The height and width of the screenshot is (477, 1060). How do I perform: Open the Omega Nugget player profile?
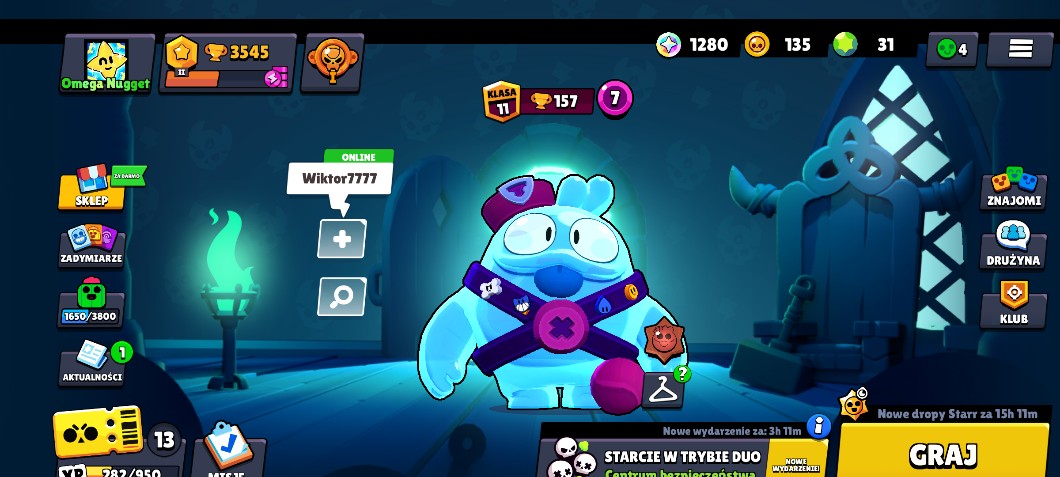pyautogui.click(x=106, y=63)
